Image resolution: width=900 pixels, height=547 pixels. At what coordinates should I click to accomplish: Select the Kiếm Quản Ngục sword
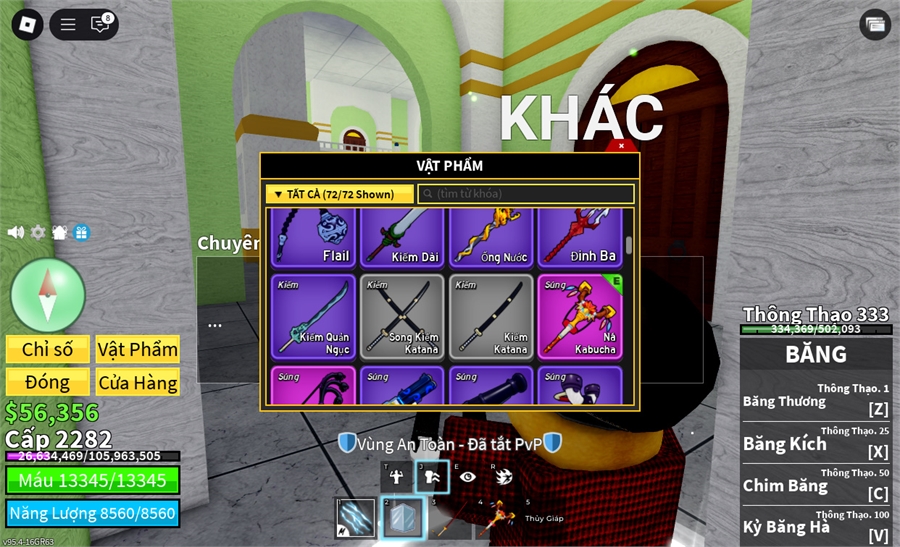314,316
